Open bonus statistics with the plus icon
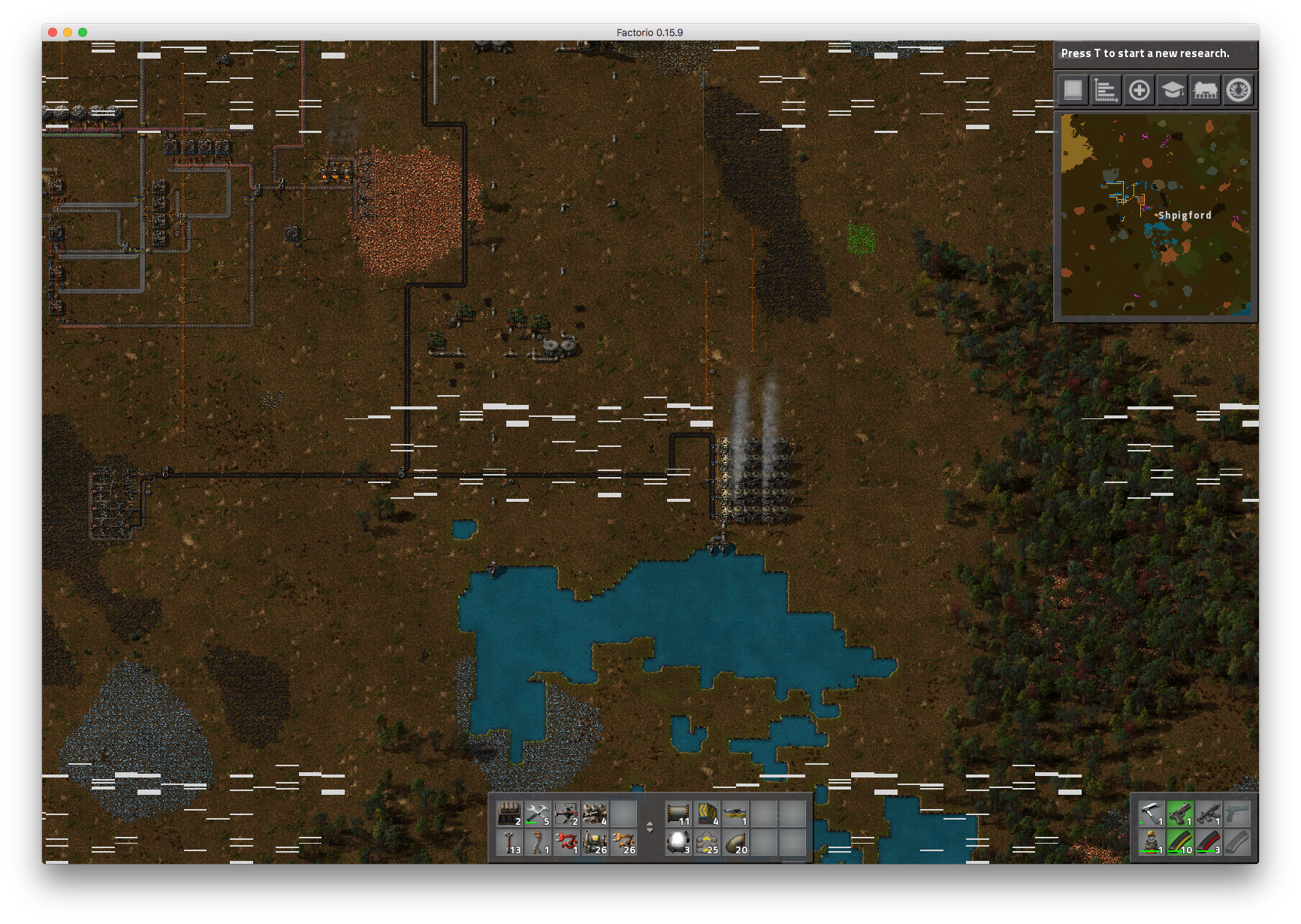This screenshot has height=924, width=1301. click(x=1138, y=90)
